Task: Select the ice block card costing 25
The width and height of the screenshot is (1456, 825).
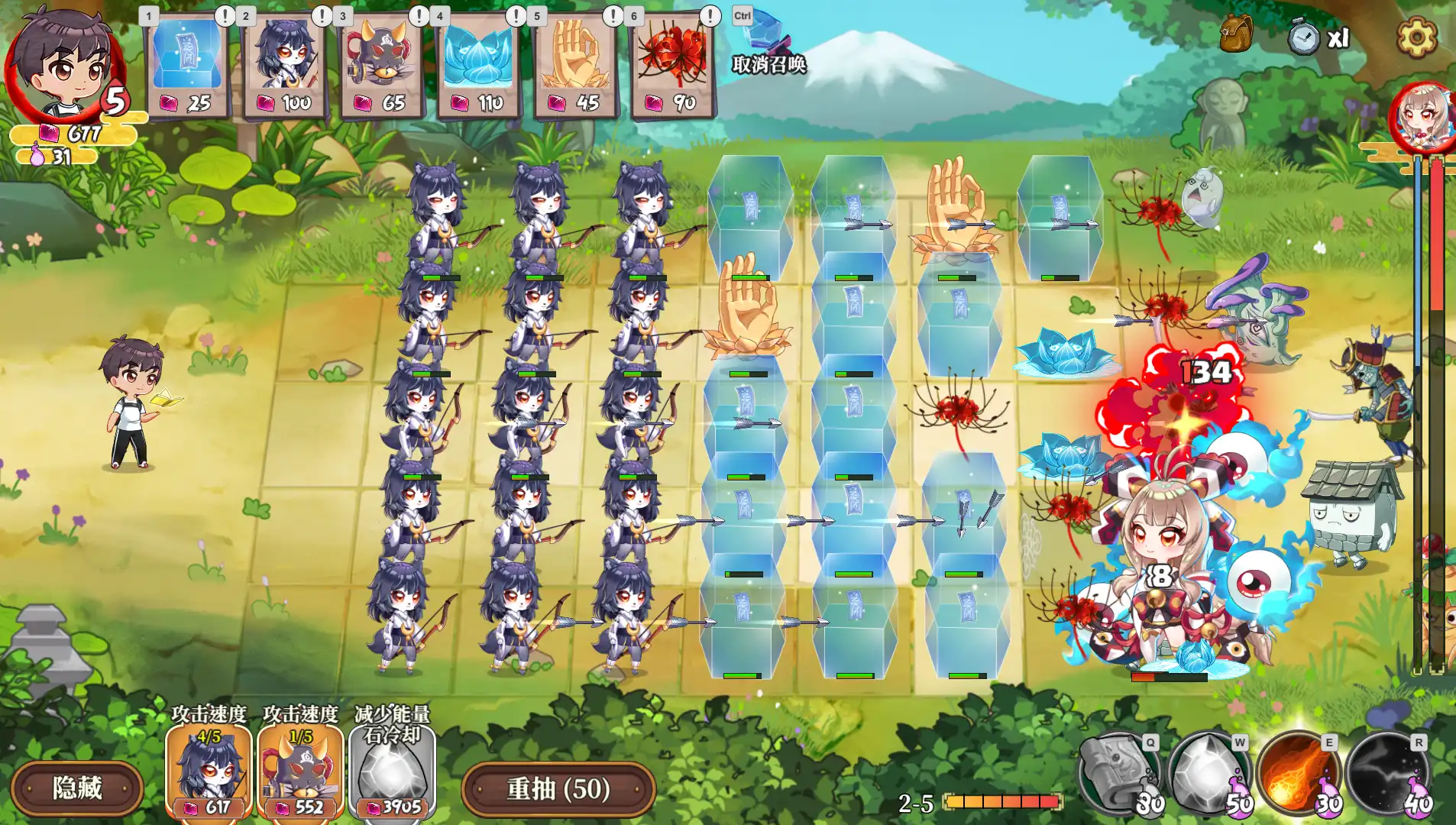Action: pos(187,65)
